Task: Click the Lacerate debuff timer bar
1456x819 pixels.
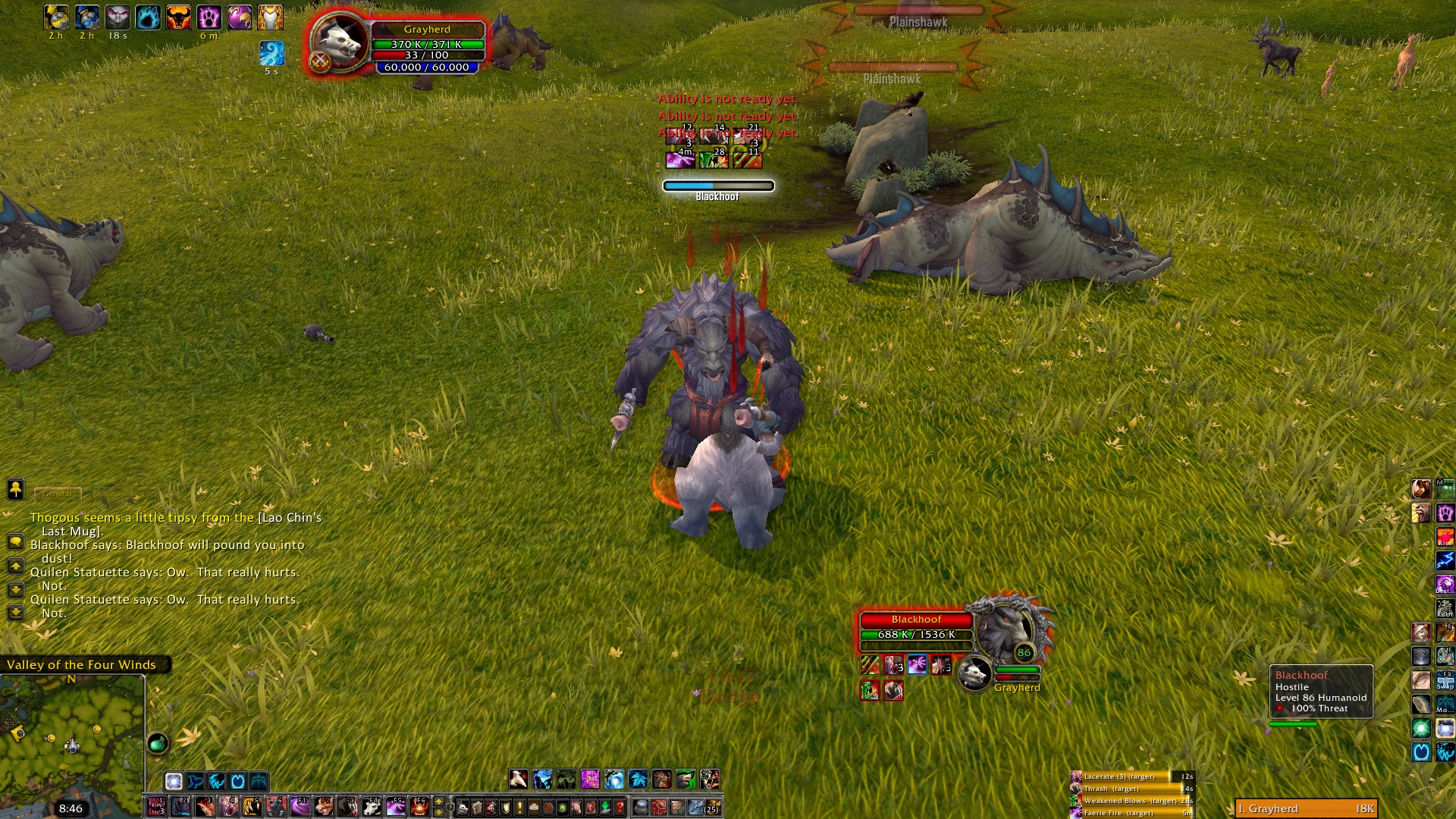Action: pos(1131,777)
